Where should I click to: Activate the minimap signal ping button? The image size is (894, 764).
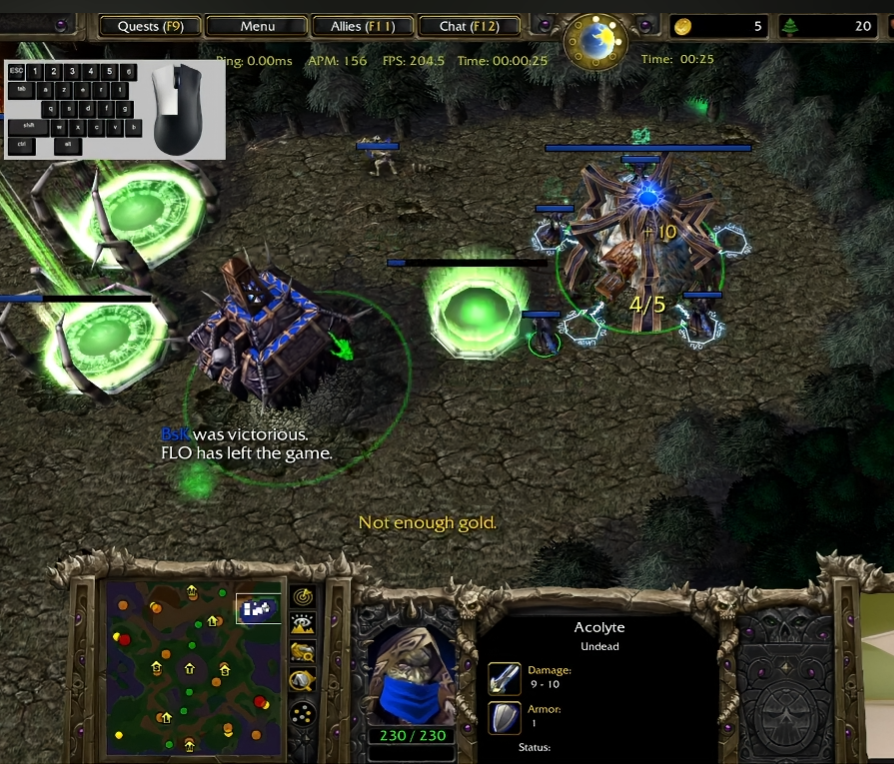[303, 596]
